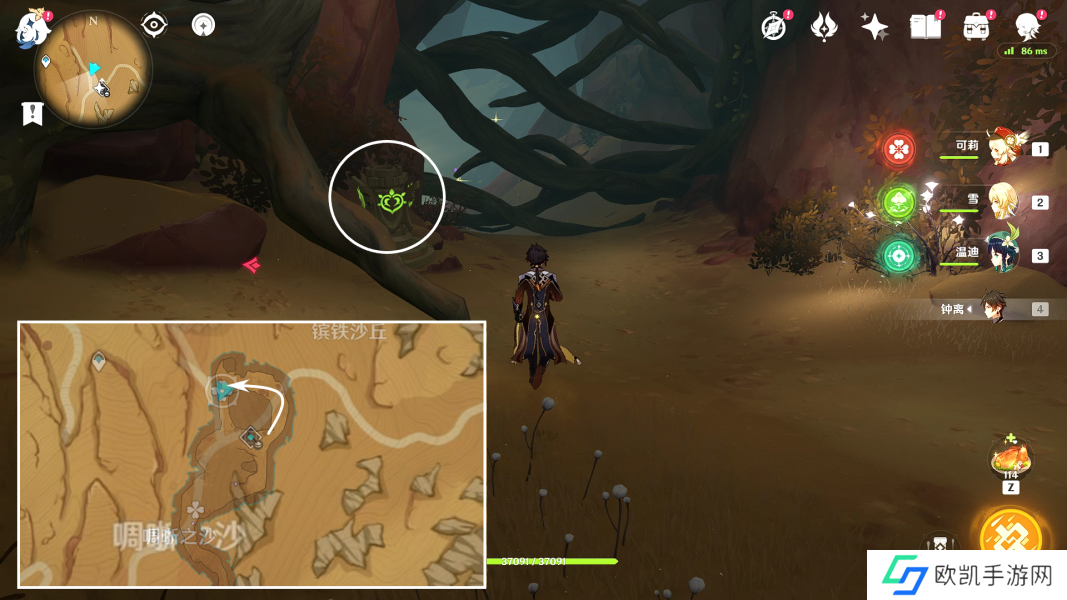Open the open-book handbook icon
The width and height of the screenshot is (1067, 600).
pyautogui.click(x=925, y=27)
